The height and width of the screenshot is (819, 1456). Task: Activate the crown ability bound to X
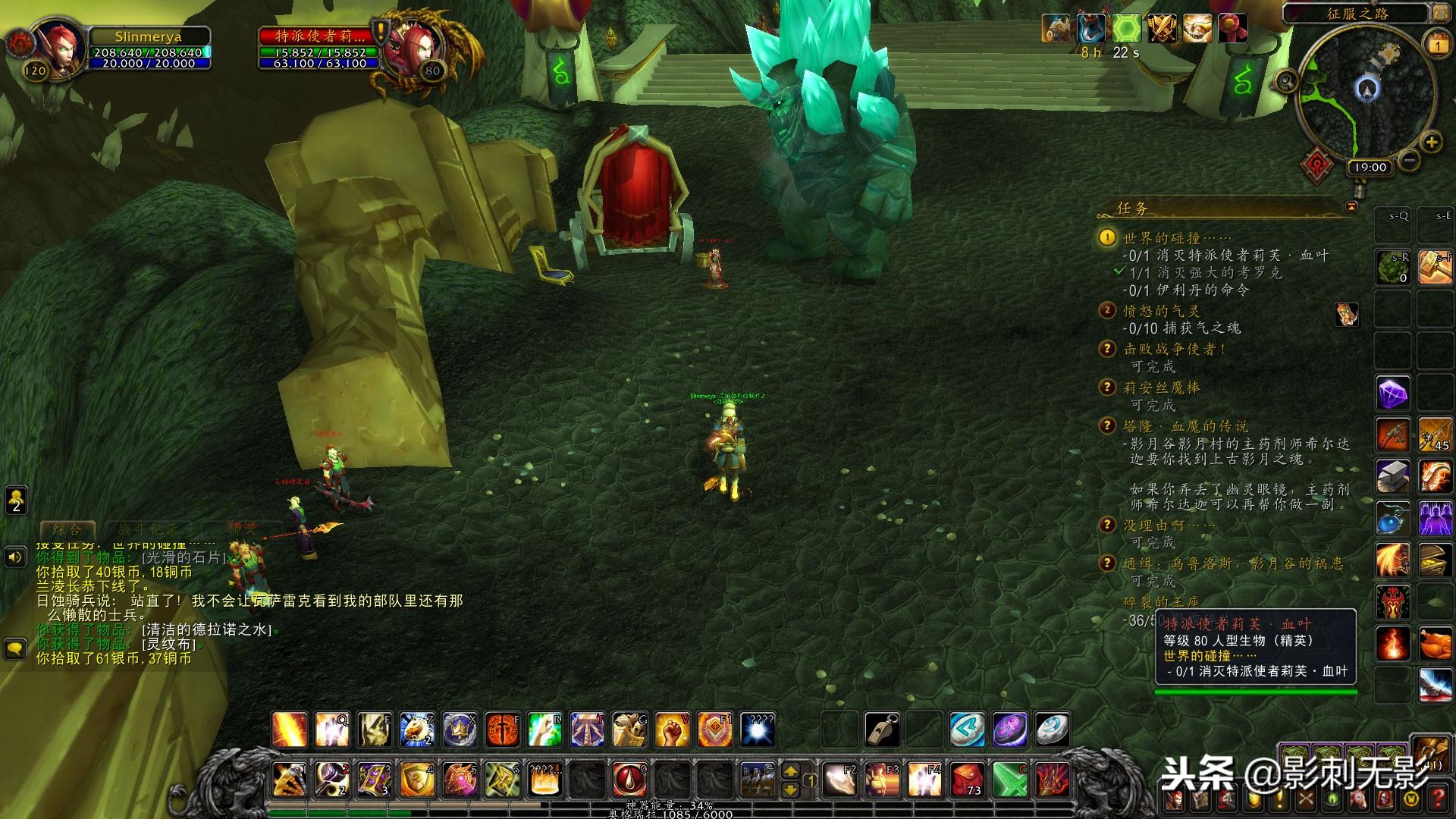point(460,730)
